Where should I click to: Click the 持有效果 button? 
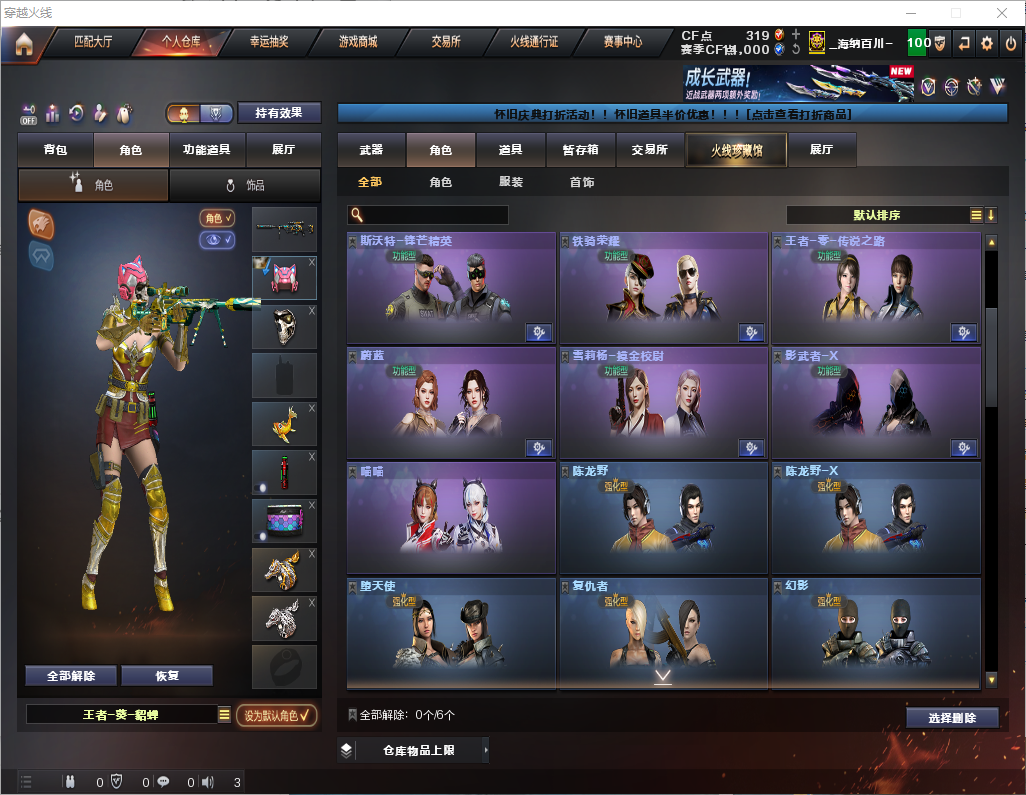(x=279, y=113)
